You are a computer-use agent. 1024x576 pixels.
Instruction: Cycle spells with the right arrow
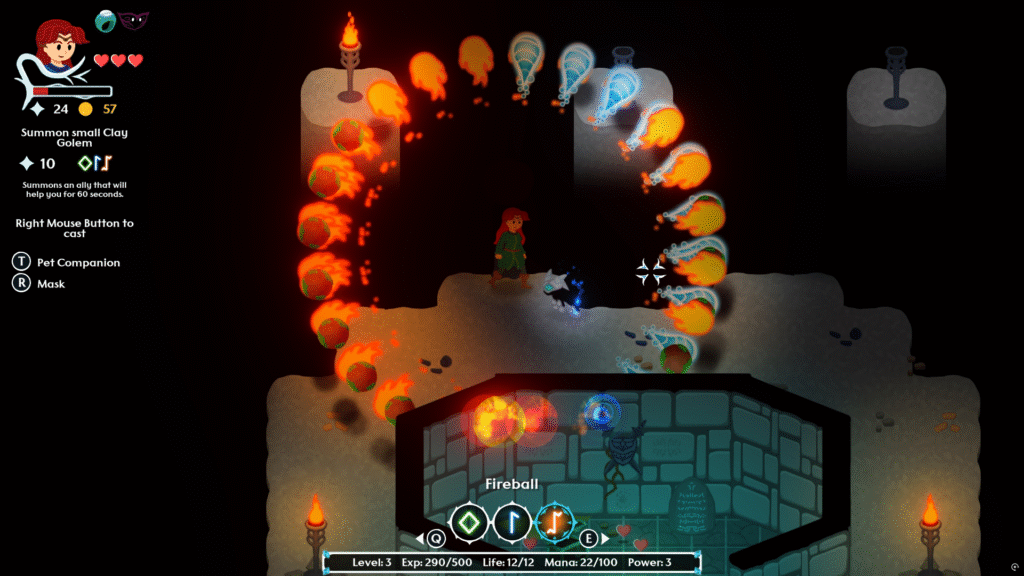coord(604,538)
